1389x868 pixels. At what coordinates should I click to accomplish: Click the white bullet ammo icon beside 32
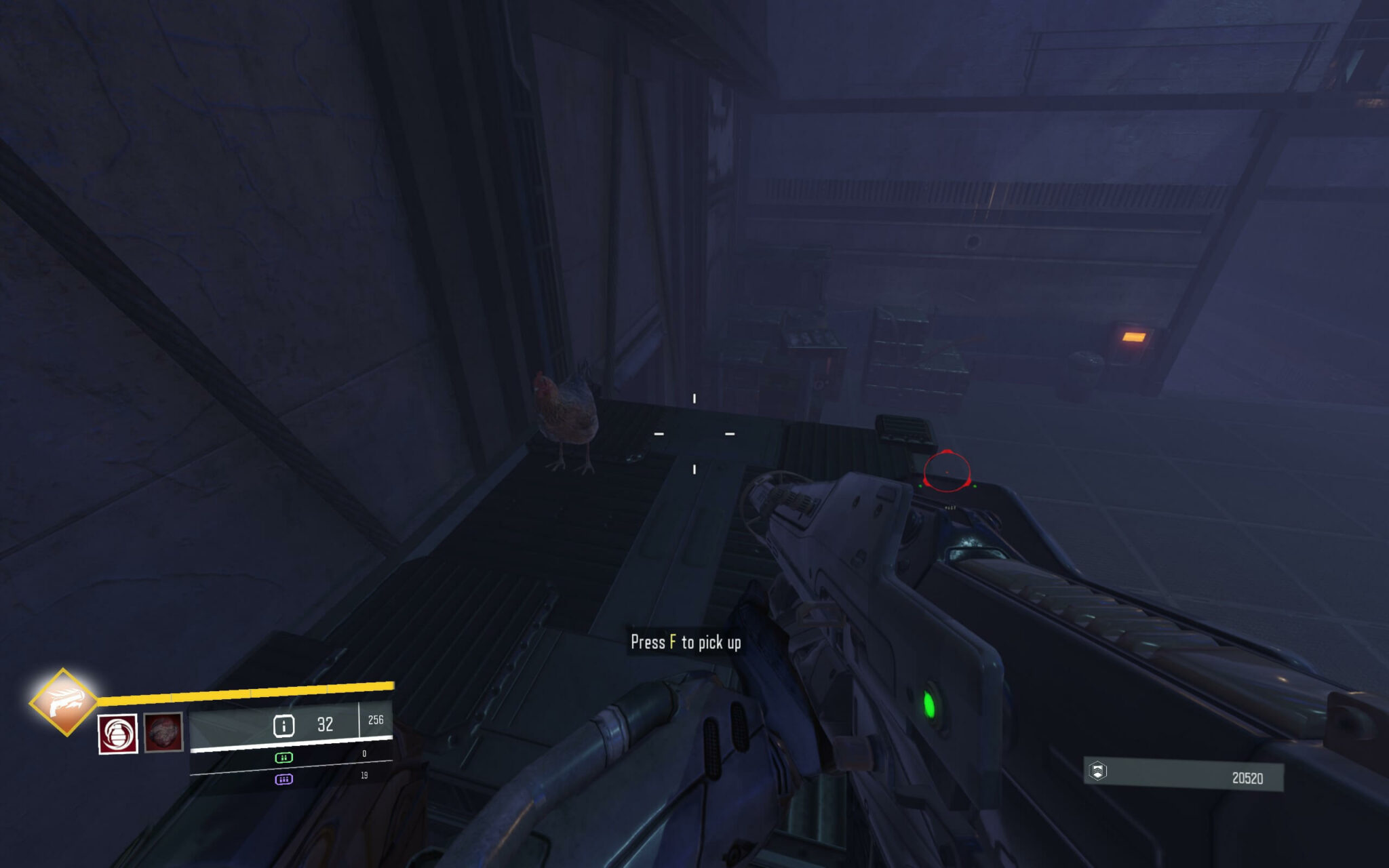click(x=286, y=724)
